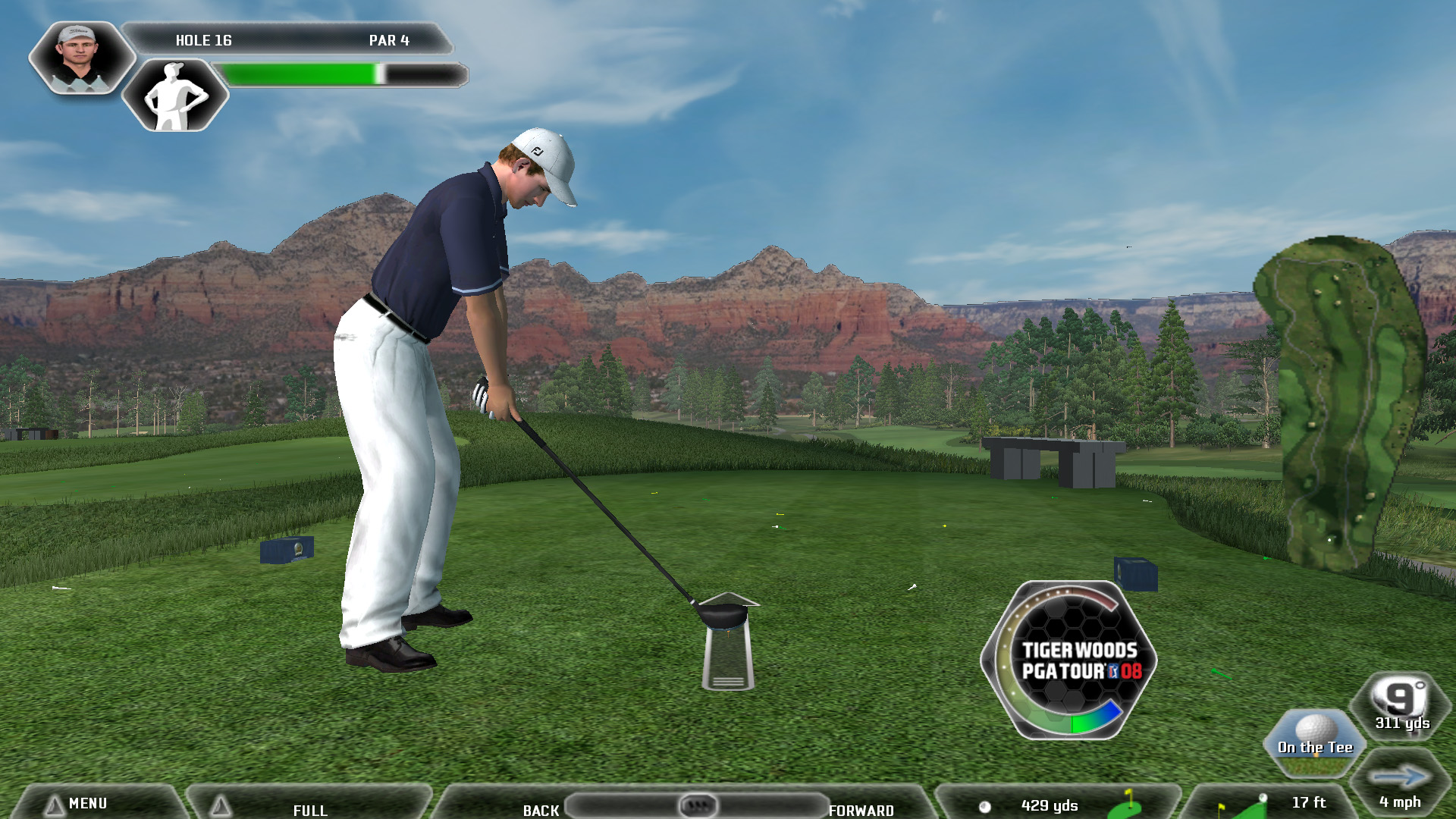Image resolution: width=1456 pixels, height=819 pixels.
Task: Open the MENU button
Action: (87, 803)
